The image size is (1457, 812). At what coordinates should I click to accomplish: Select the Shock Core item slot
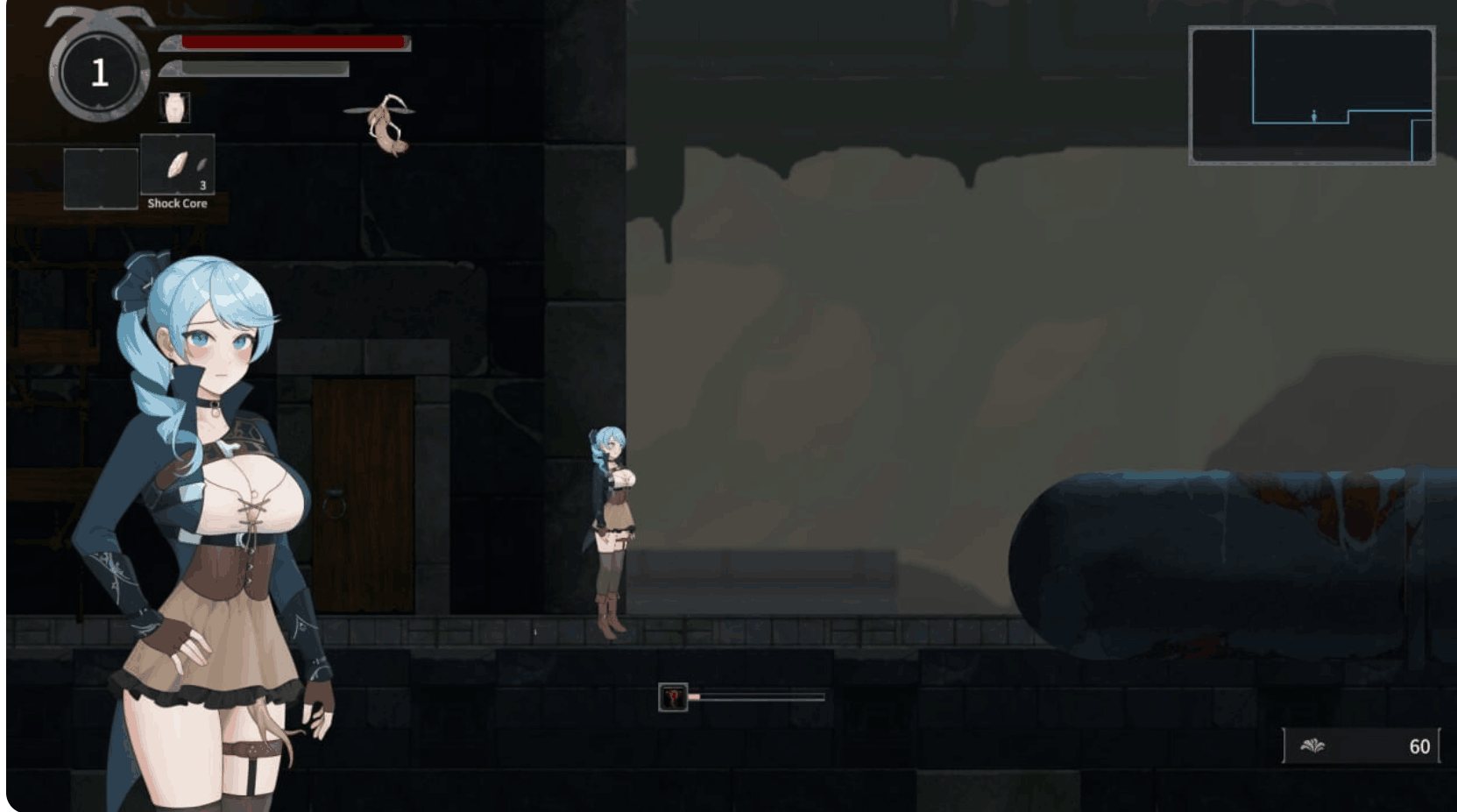pyautogui.click(x=178, y=166)
